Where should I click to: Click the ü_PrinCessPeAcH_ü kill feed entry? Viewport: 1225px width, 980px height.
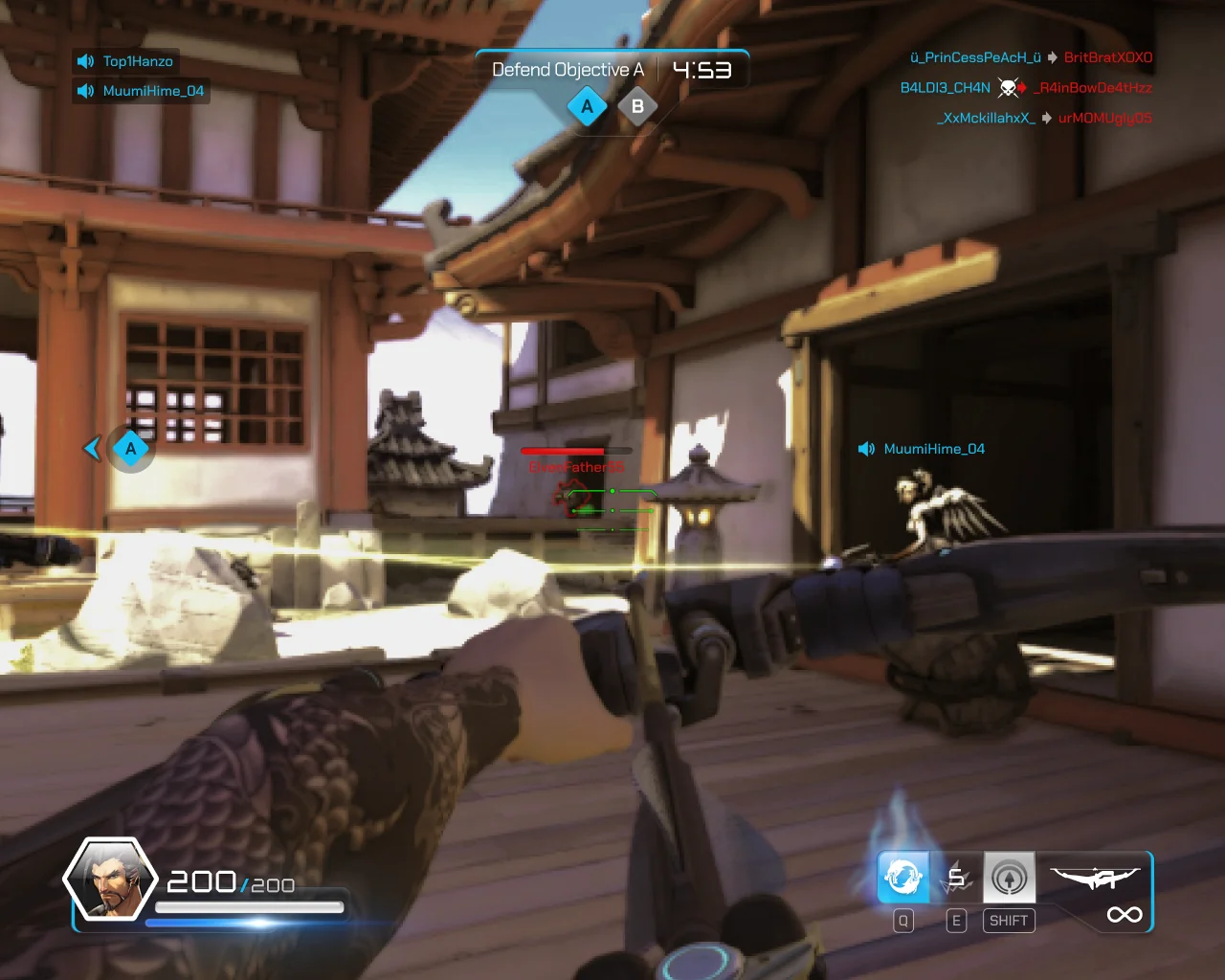coord(1031,57)
